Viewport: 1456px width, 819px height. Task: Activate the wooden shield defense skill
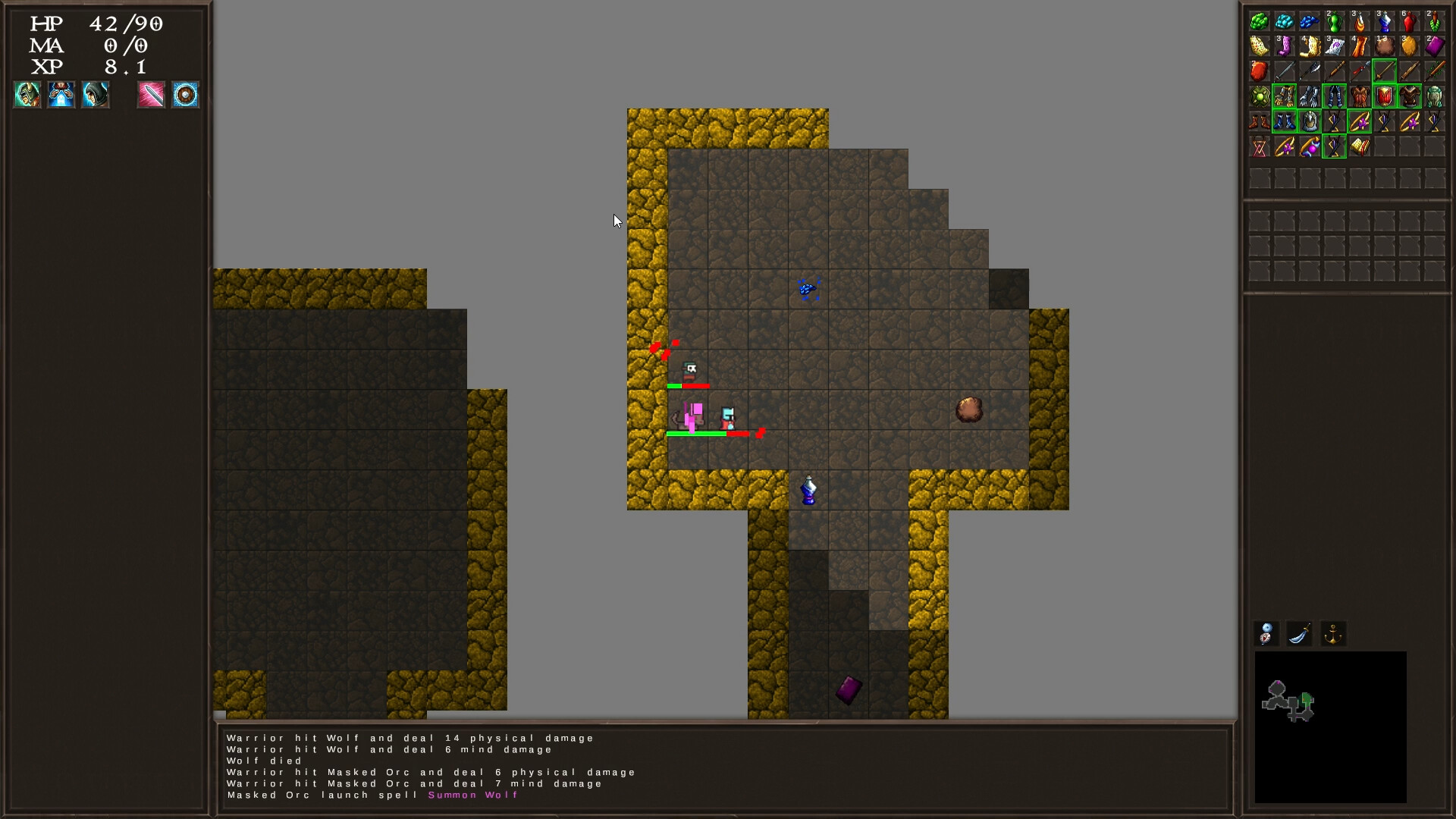(184, 94)
